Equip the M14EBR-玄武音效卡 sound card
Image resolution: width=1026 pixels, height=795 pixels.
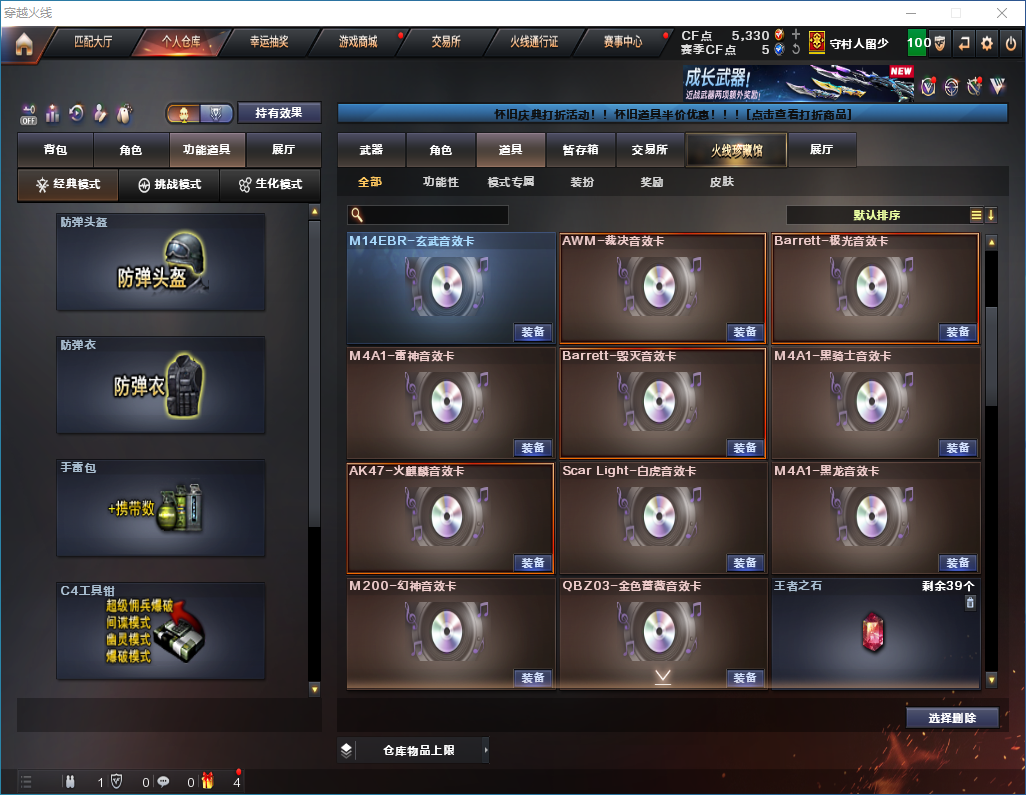pyautogui.click(x=533, y=332)
